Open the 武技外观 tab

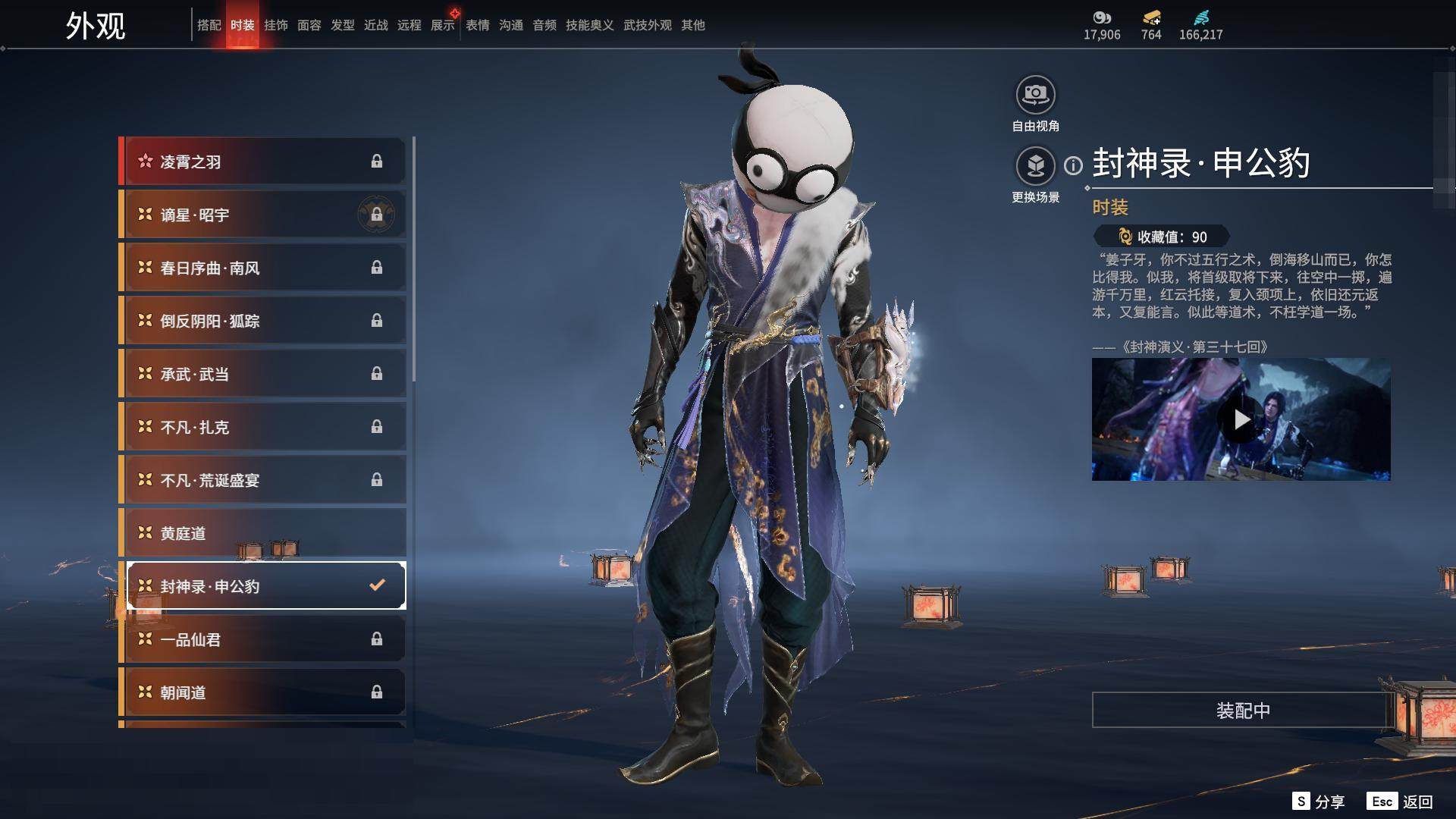[647, 25]
